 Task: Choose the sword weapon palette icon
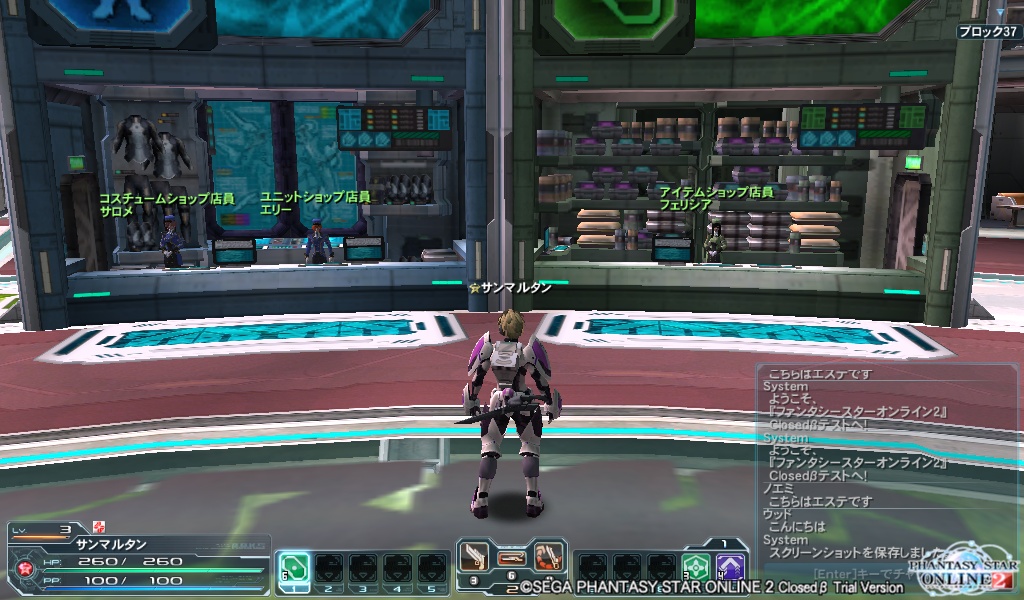click(x=474, y=555)
